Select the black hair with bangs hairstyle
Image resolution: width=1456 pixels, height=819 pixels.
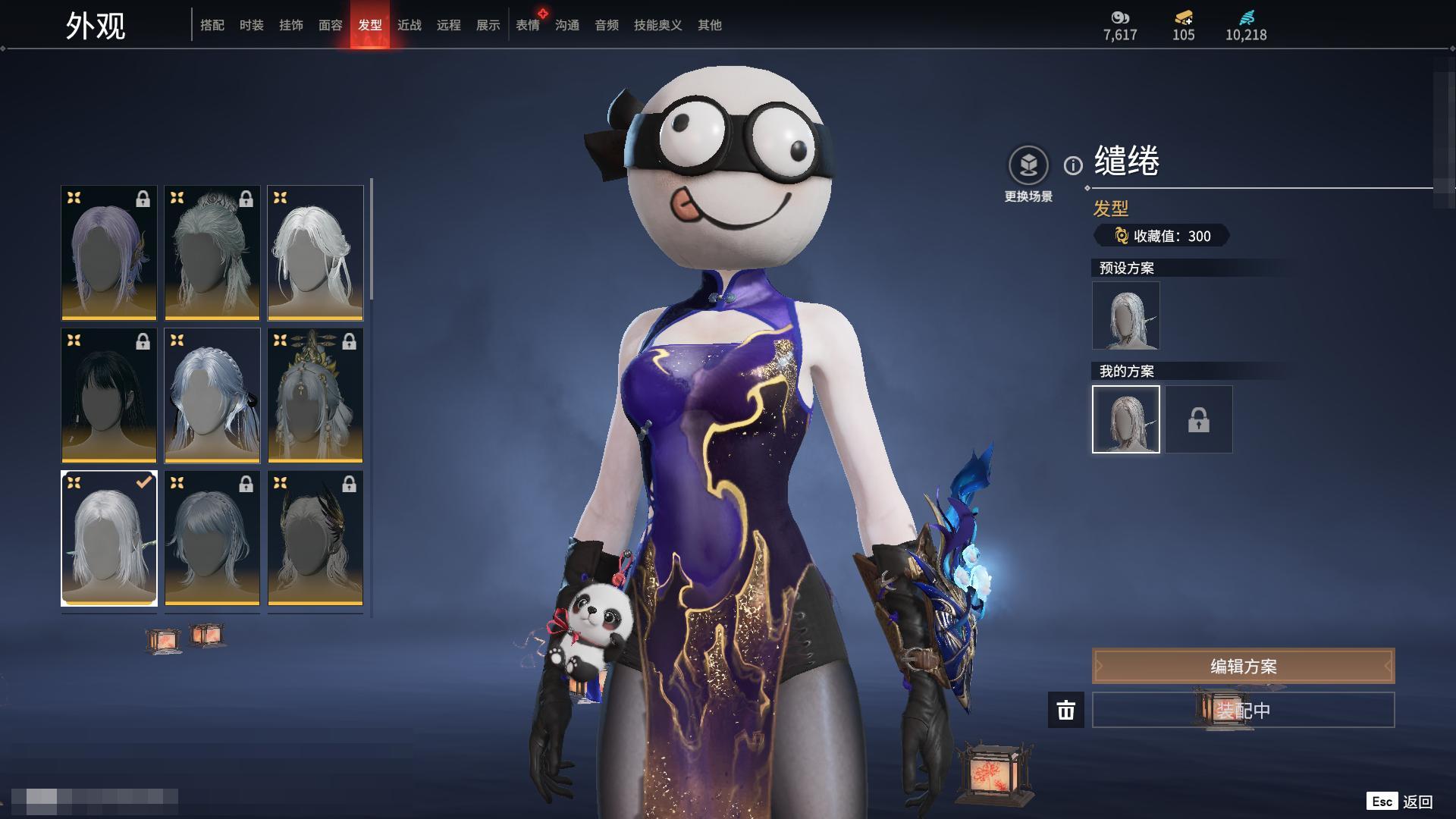click(109, 395)
